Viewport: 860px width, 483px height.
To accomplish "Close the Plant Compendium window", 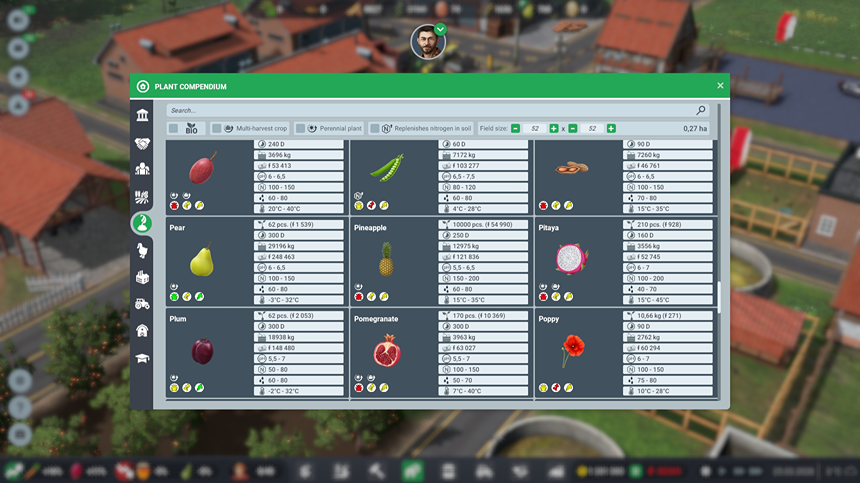I will click(x=720, y=86).
